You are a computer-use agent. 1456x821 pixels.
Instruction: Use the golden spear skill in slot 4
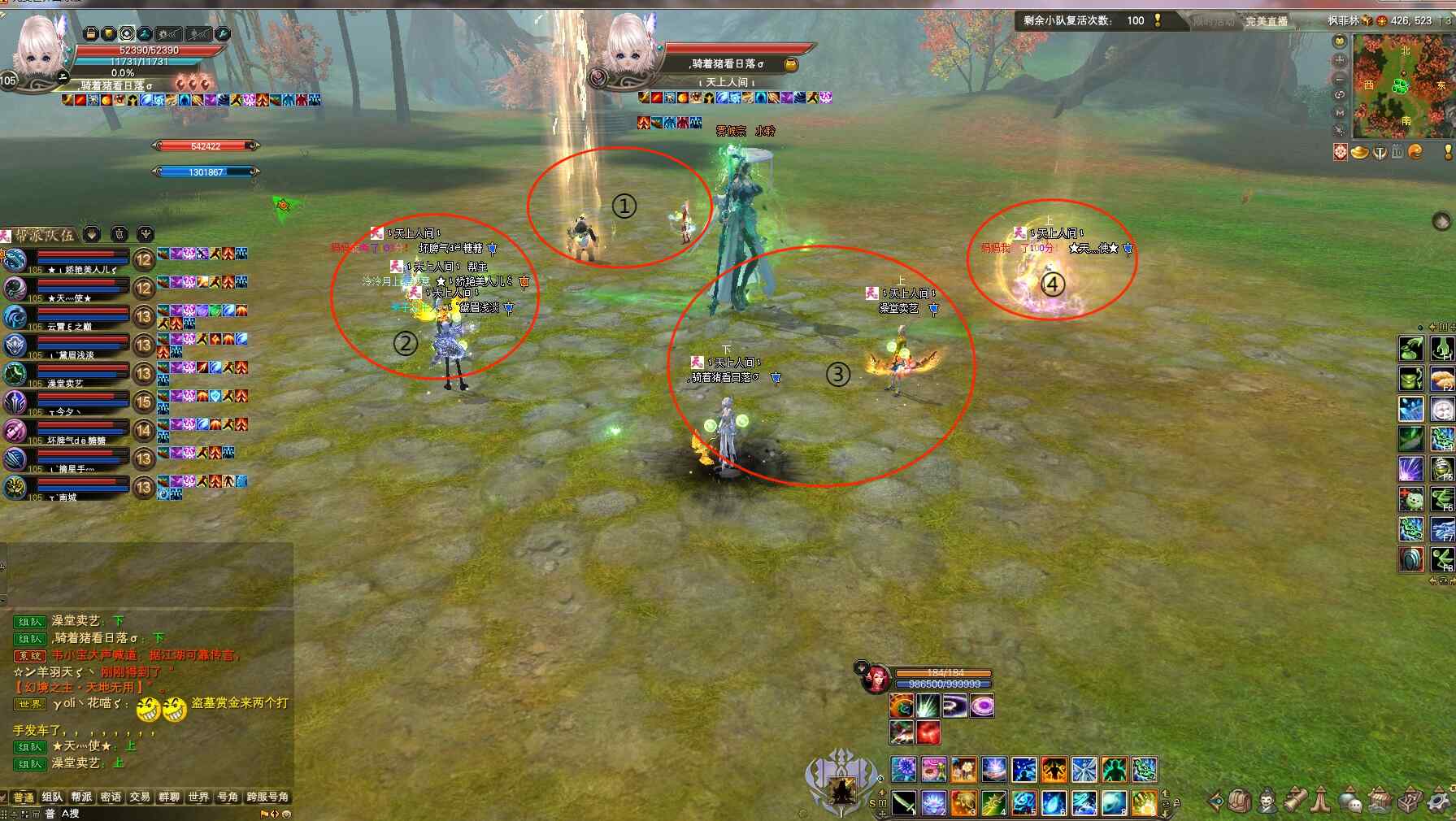[993, 802]
